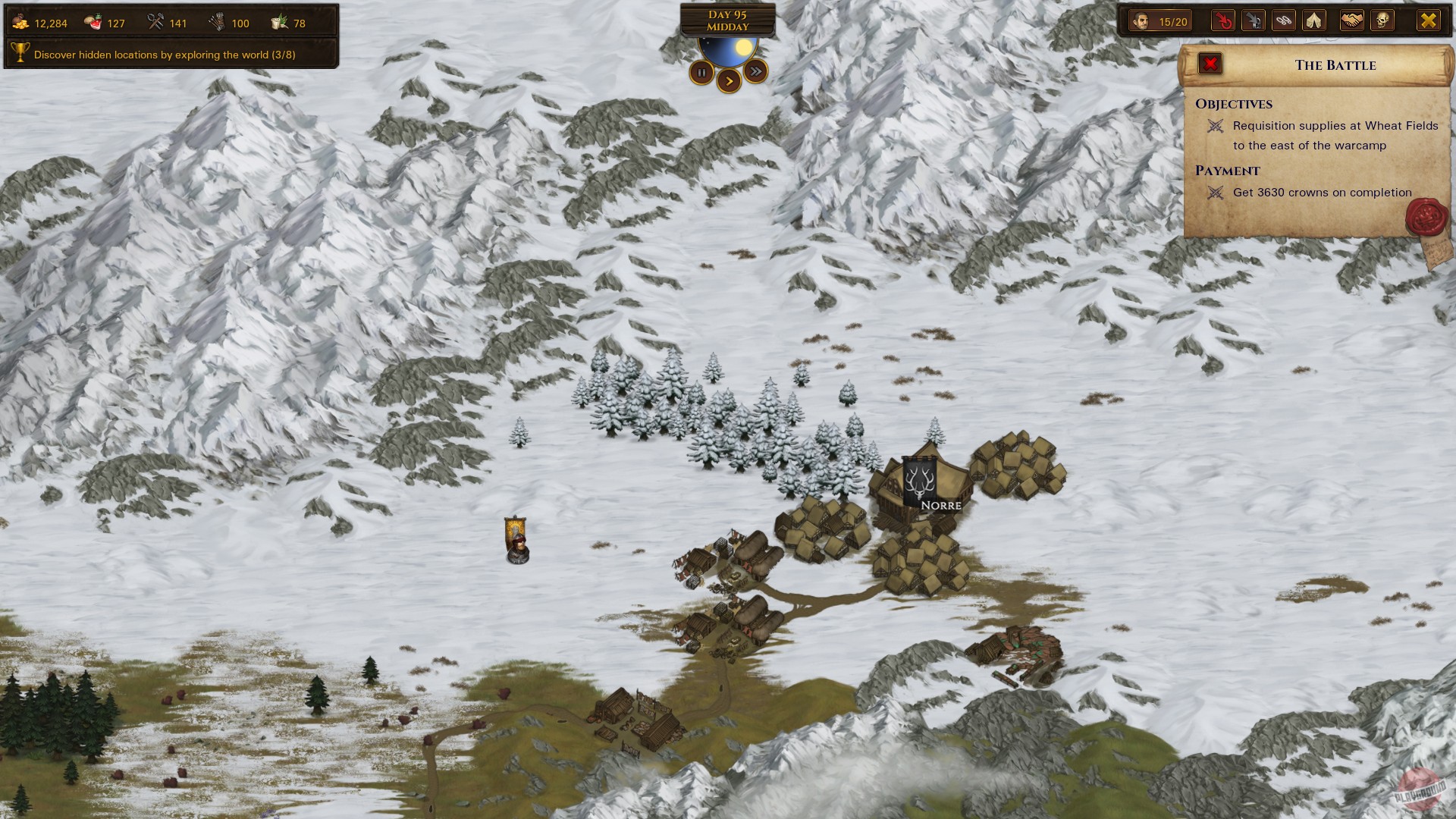The height and width of the screenshot is (819, 1456).
Task: Pause the game time
Action: pos(702,72)
